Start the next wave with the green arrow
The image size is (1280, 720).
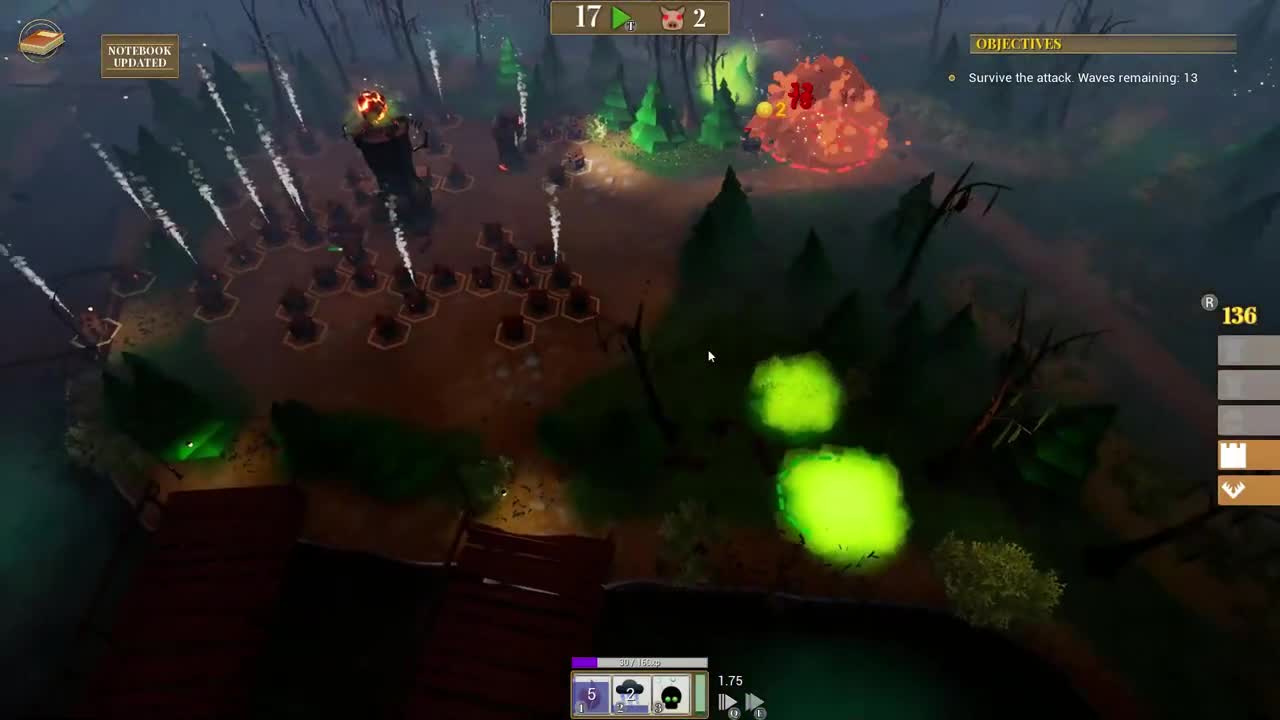tap(620, 17)
